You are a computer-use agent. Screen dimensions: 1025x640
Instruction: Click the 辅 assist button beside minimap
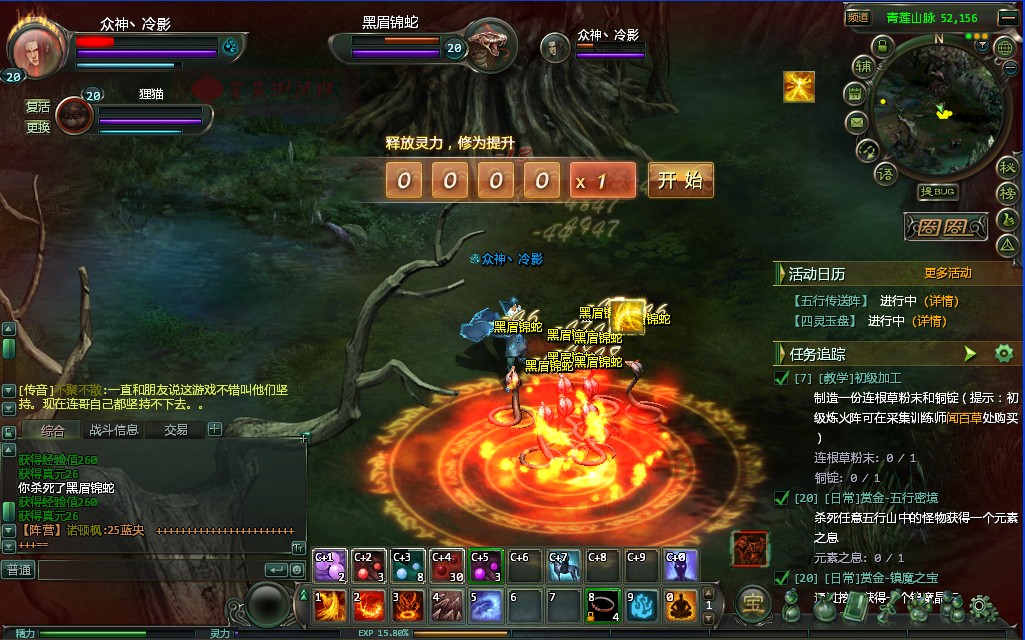[x=863, y=67]
